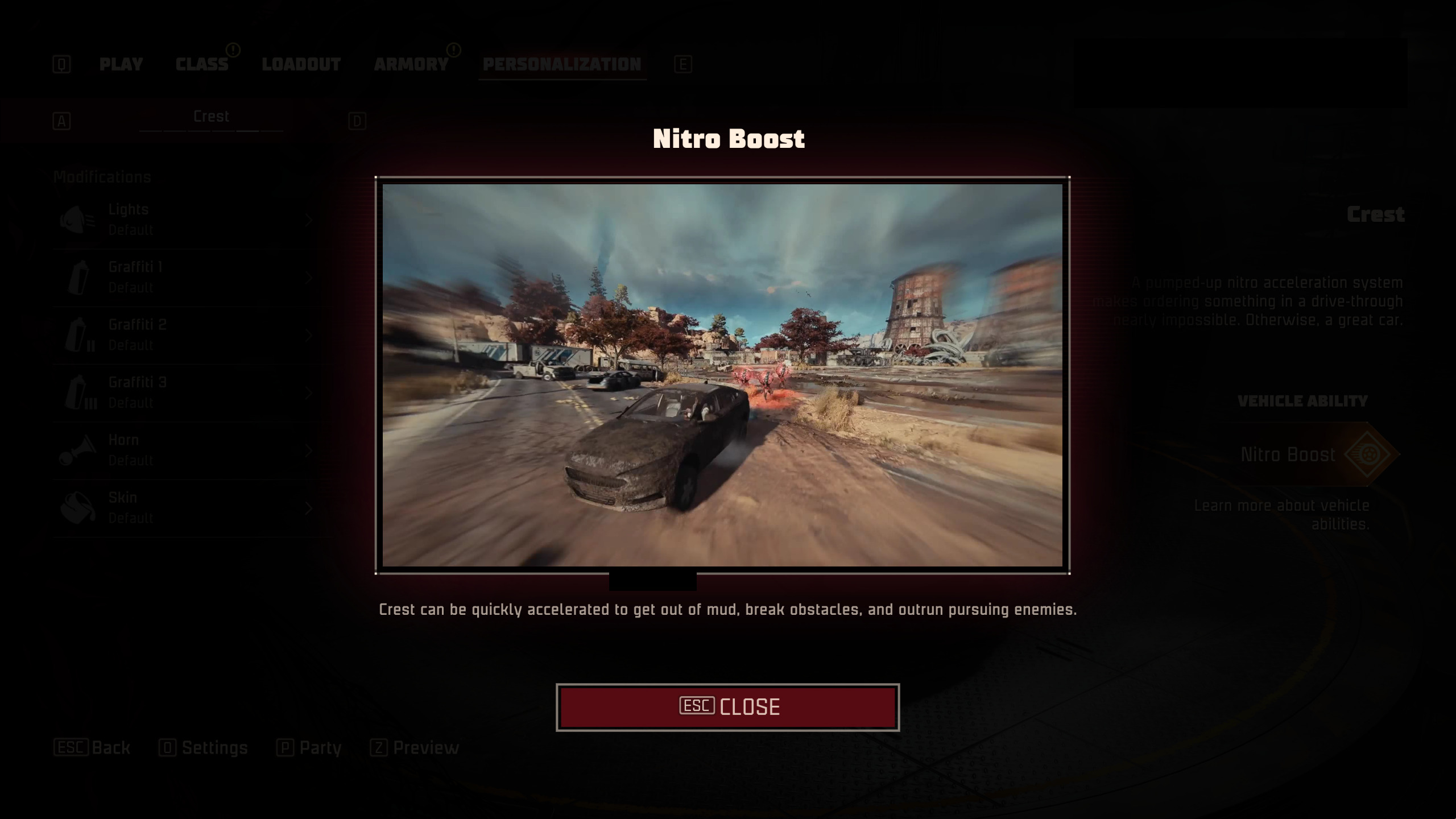This screenshot has height=819, width=1456.
Task: Open the Class tab
Action: tap(202, 64)
